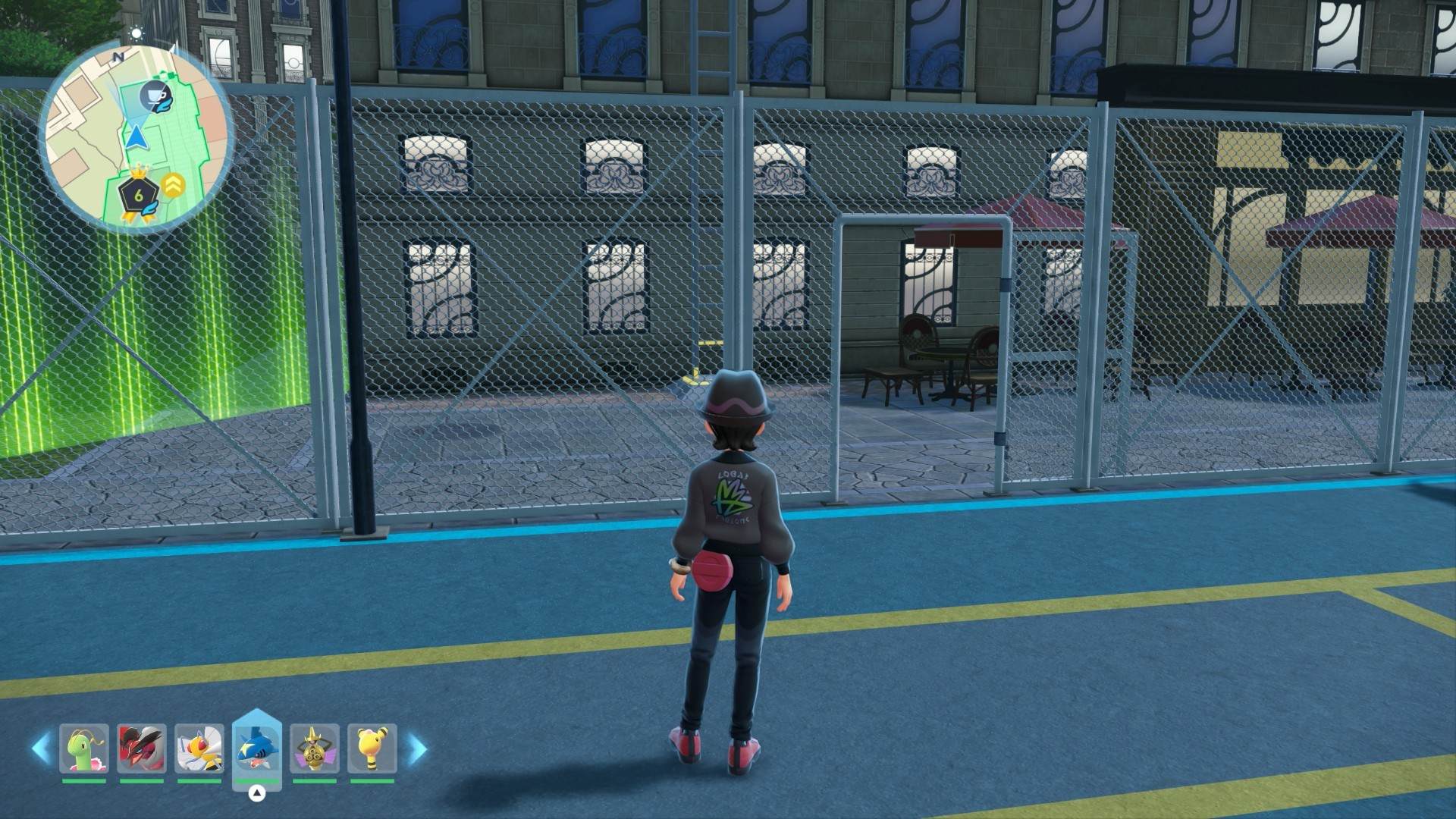Open the circular minimap

tap(136, 136)
